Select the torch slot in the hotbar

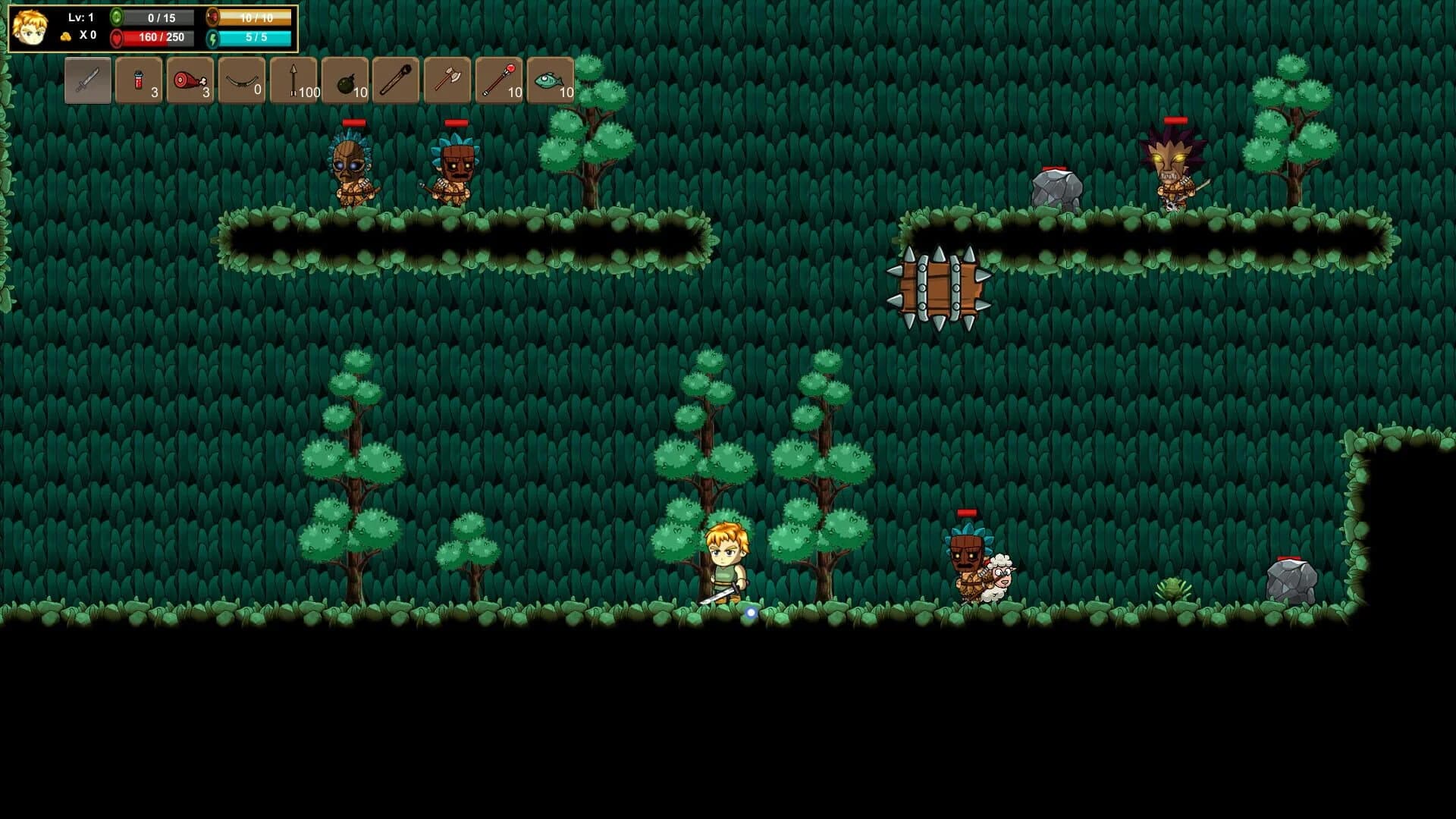click(397, 80)
